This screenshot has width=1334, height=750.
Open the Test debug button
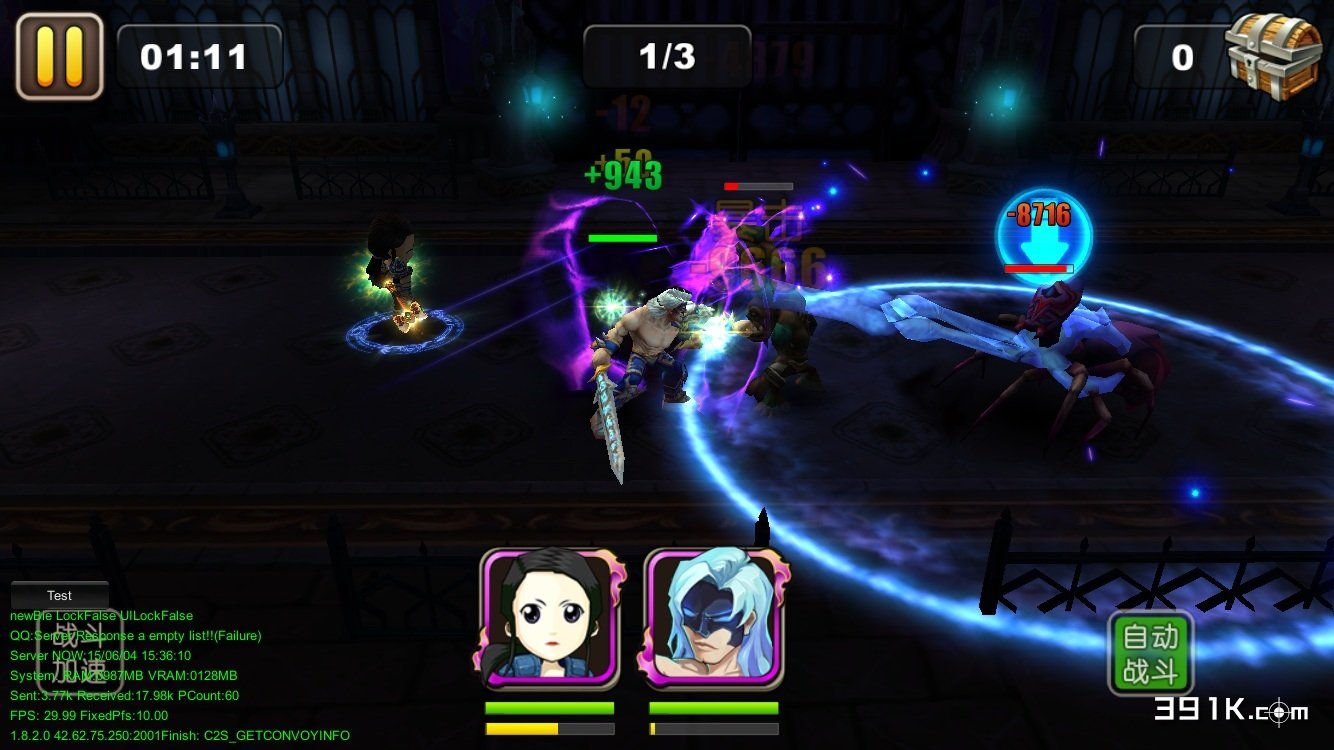click(59, 595)
